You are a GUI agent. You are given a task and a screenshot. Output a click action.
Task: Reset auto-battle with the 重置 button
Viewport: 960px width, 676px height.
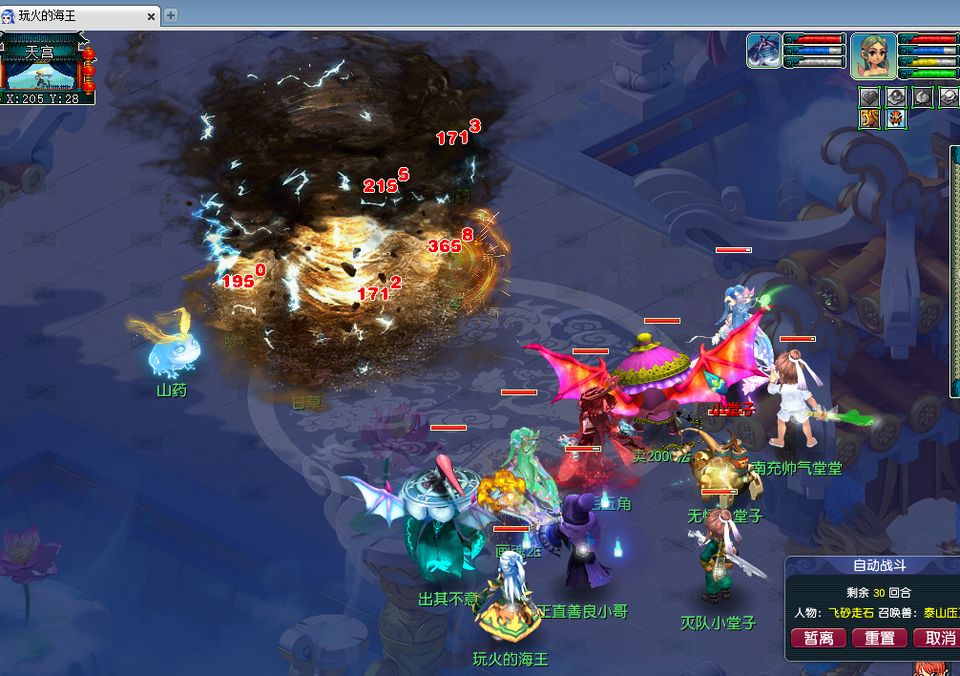pos(880,638)
